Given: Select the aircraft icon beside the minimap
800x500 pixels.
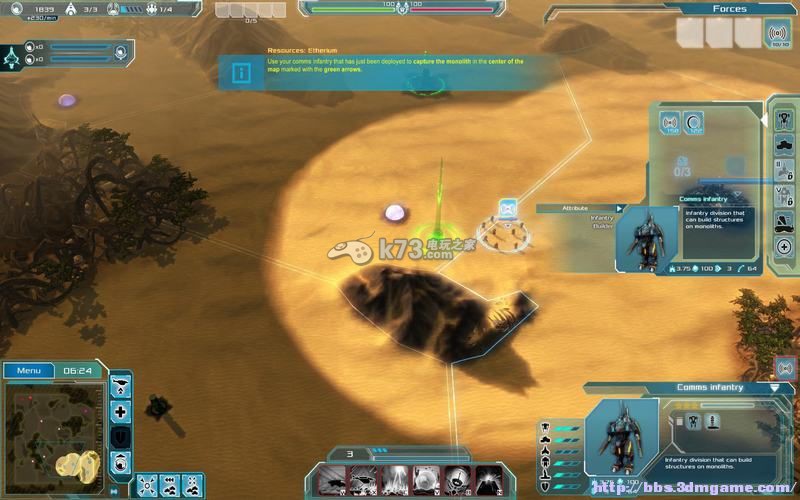Looking at the screenshot, I should (x=121, y=385).
